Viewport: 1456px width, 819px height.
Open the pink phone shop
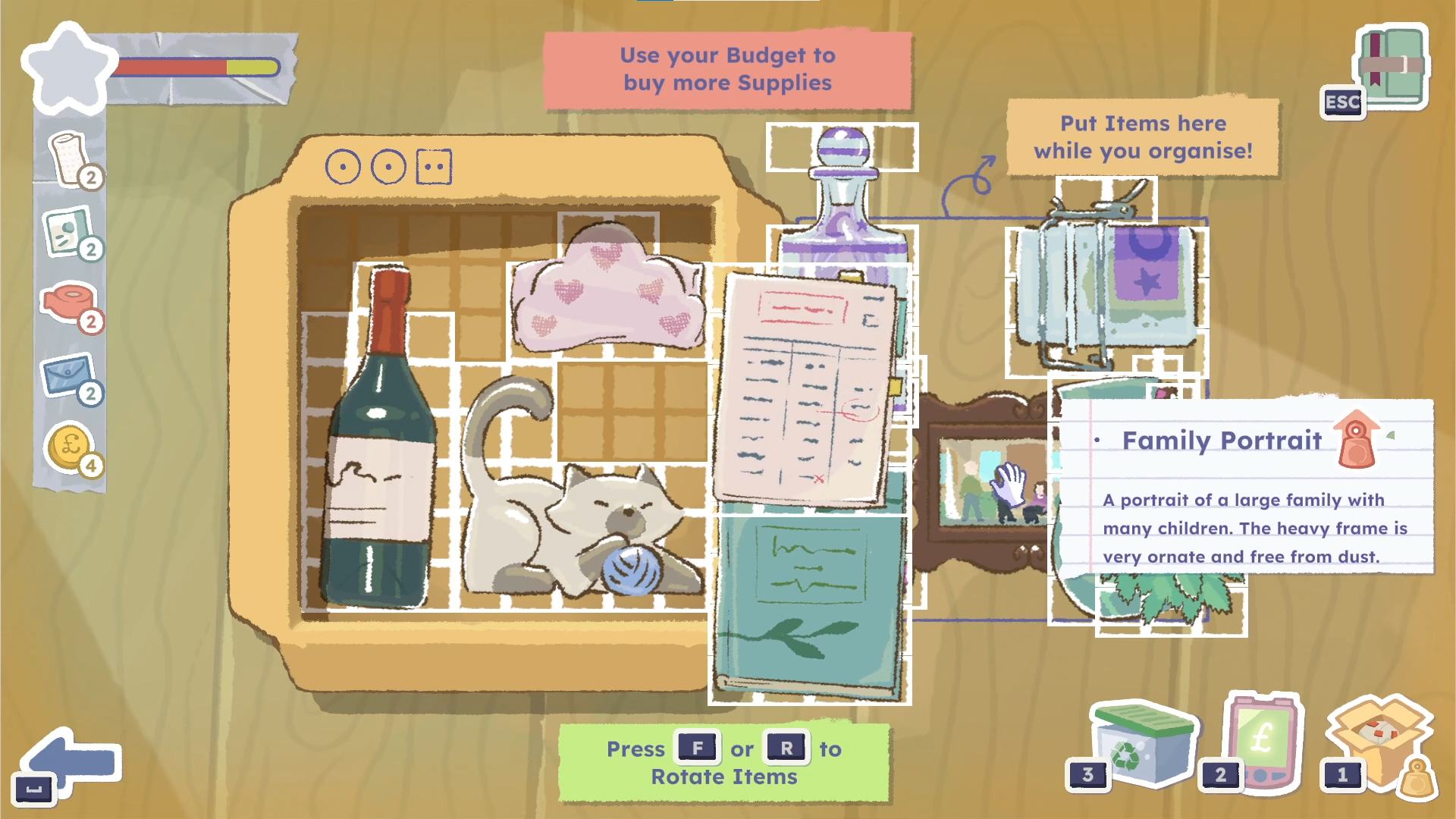click(1263, 740)
